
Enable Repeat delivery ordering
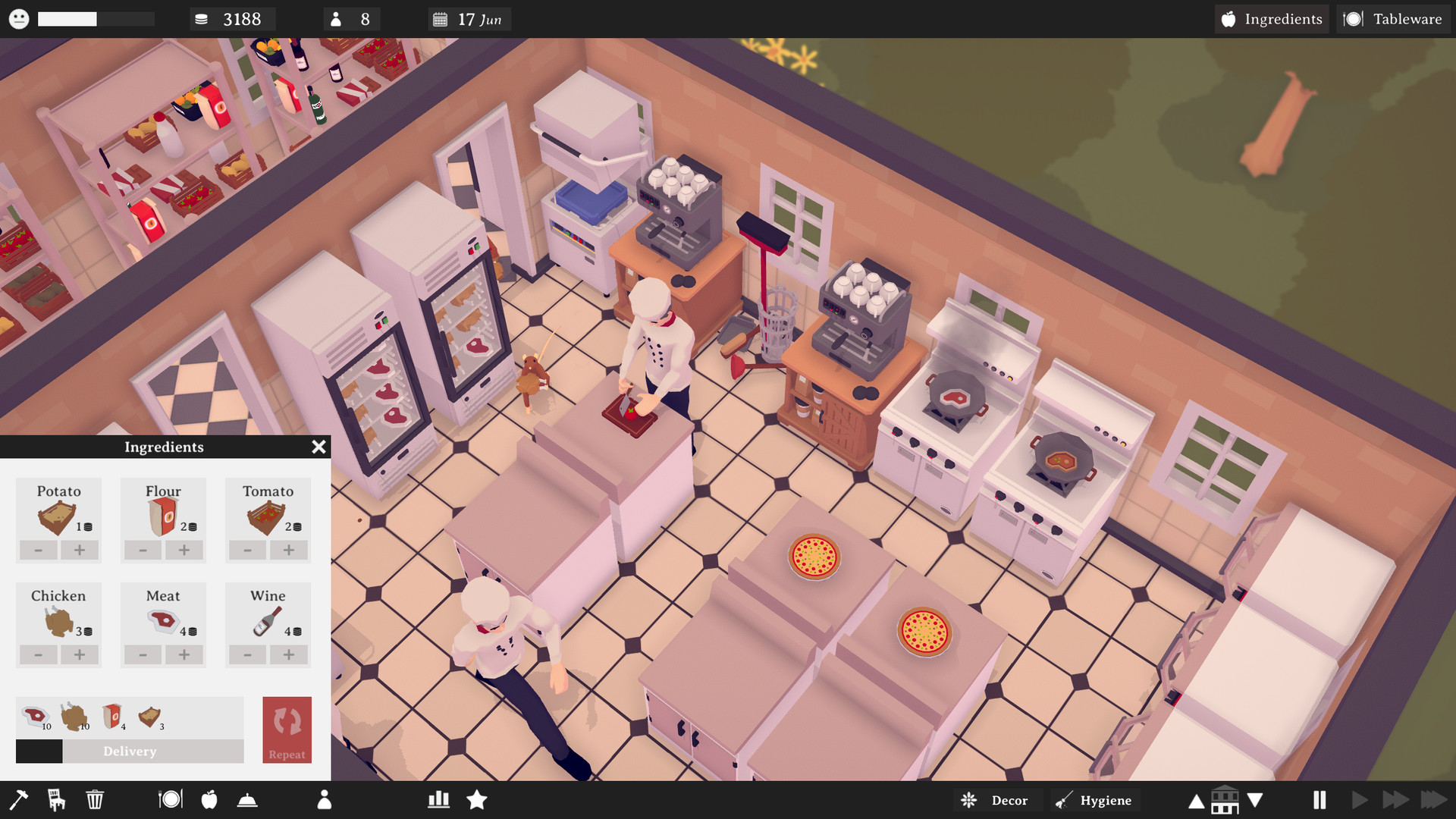tap(287, 730)
